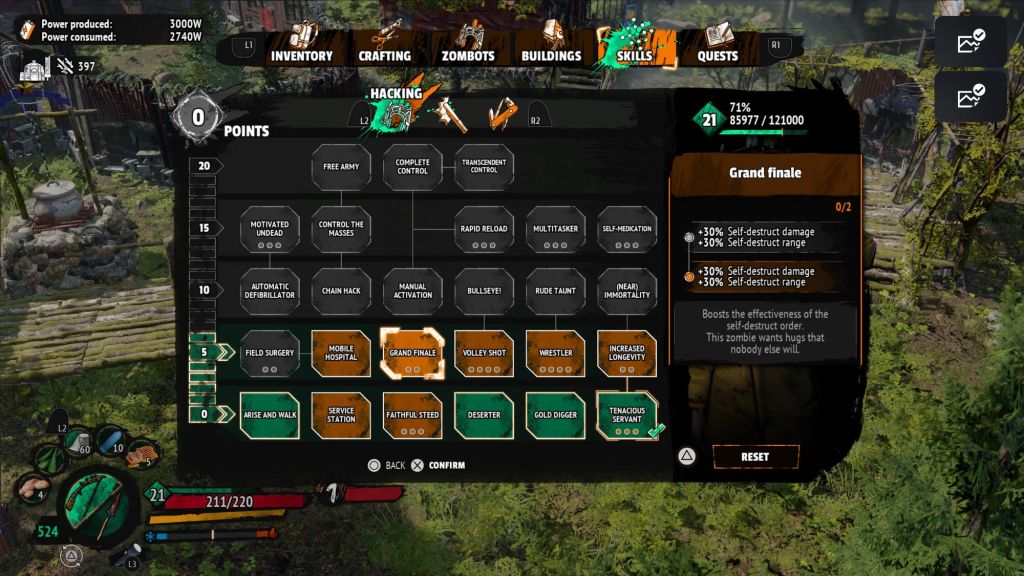Screen dimensions: 1024x576
Task: Reset the skill points
Action: (755, 457)
